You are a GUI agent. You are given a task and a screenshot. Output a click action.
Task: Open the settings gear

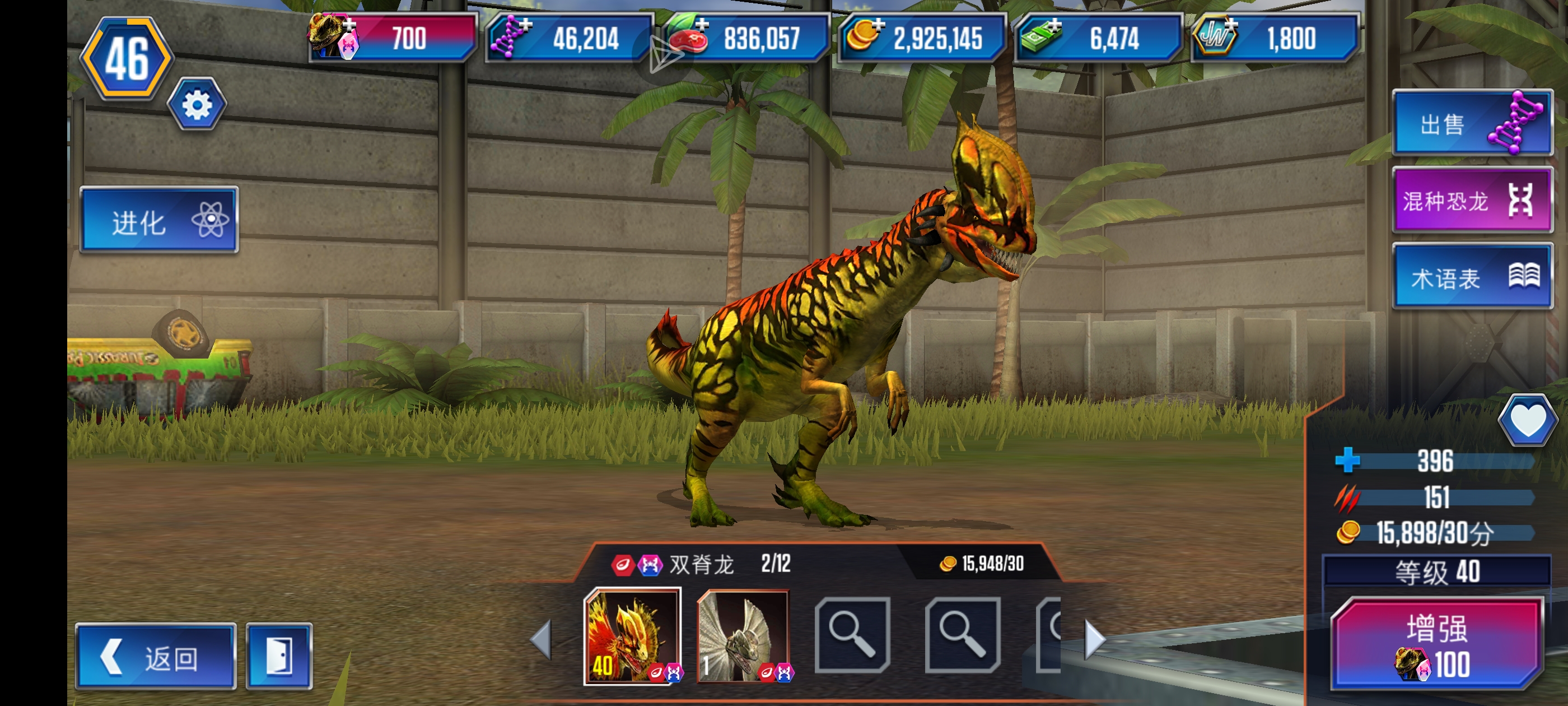(197, 105)
